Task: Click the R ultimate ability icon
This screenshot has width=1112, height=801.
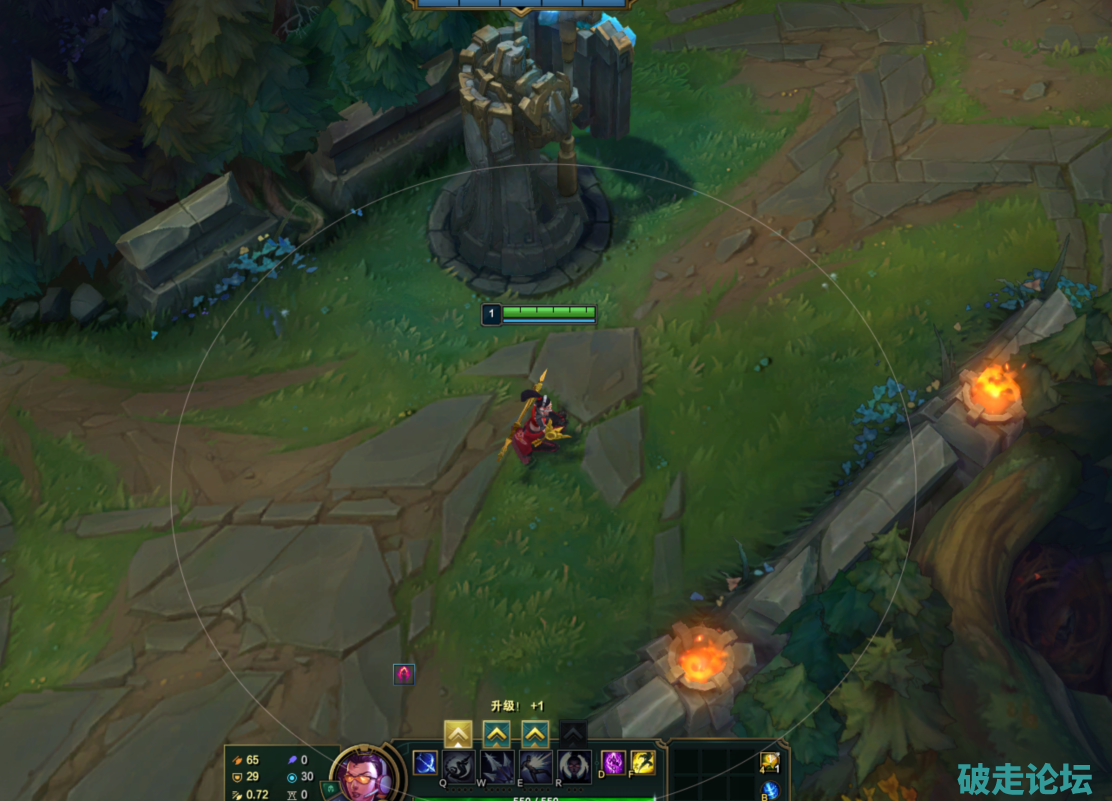Action: (x=573, y=766)
